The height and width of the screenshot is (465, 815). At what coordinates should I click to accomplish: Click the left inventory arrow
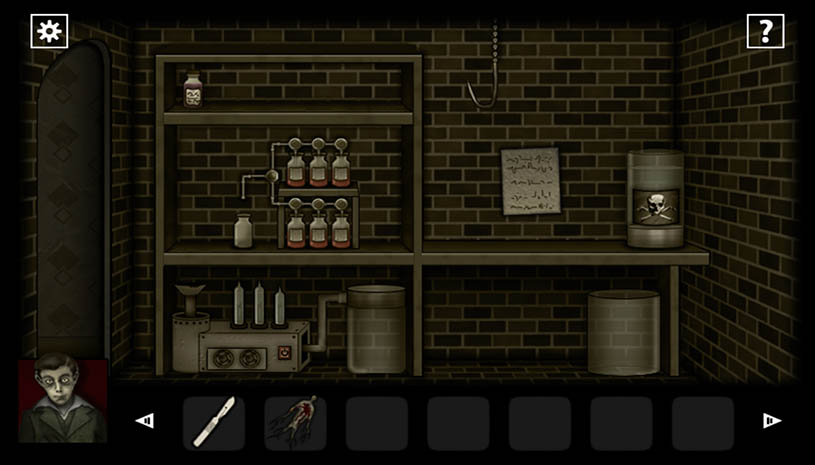point(145,421)
